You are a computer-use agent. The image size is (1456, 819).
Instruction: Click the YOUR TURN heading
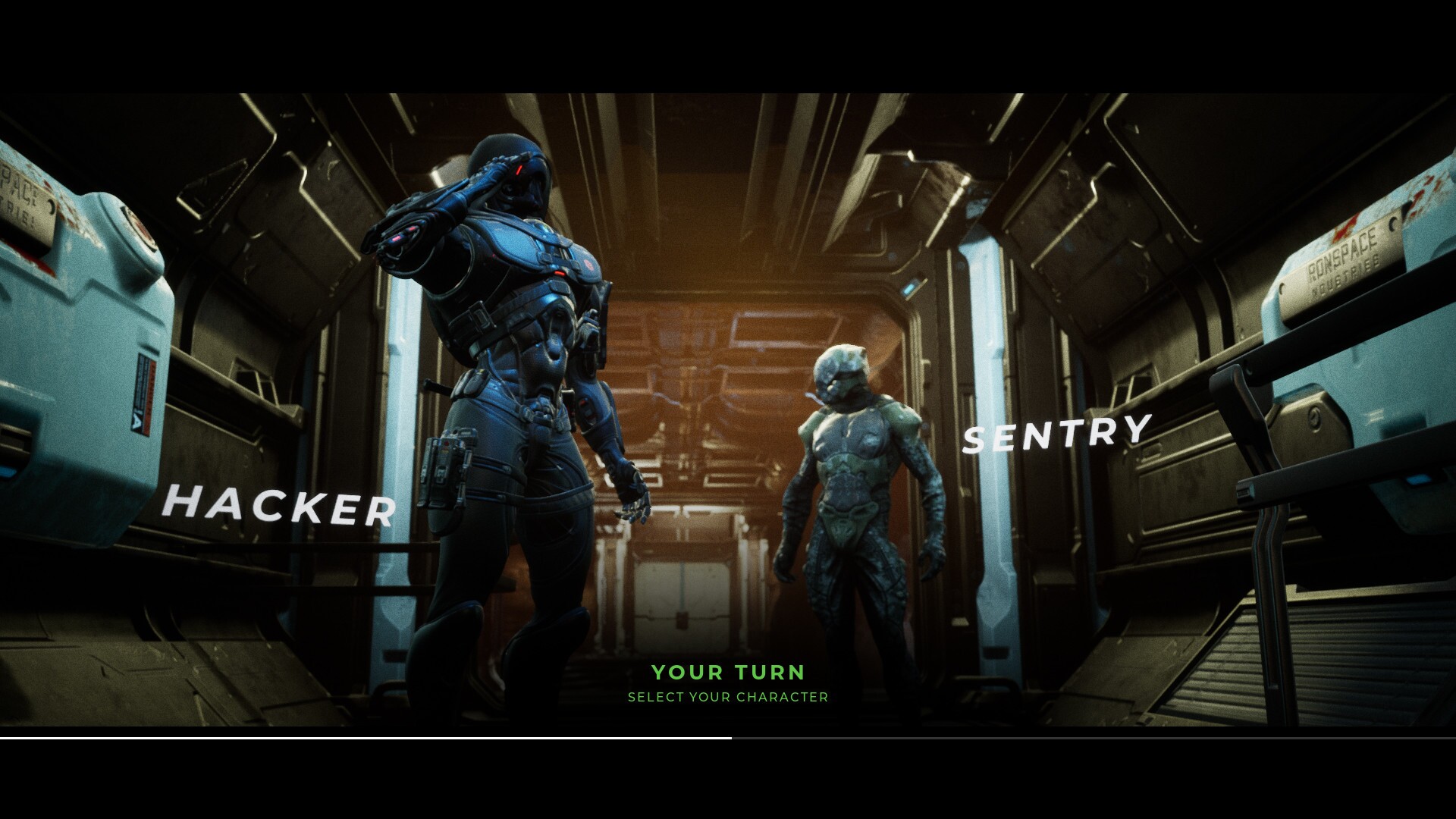click(x=730, y=672)
